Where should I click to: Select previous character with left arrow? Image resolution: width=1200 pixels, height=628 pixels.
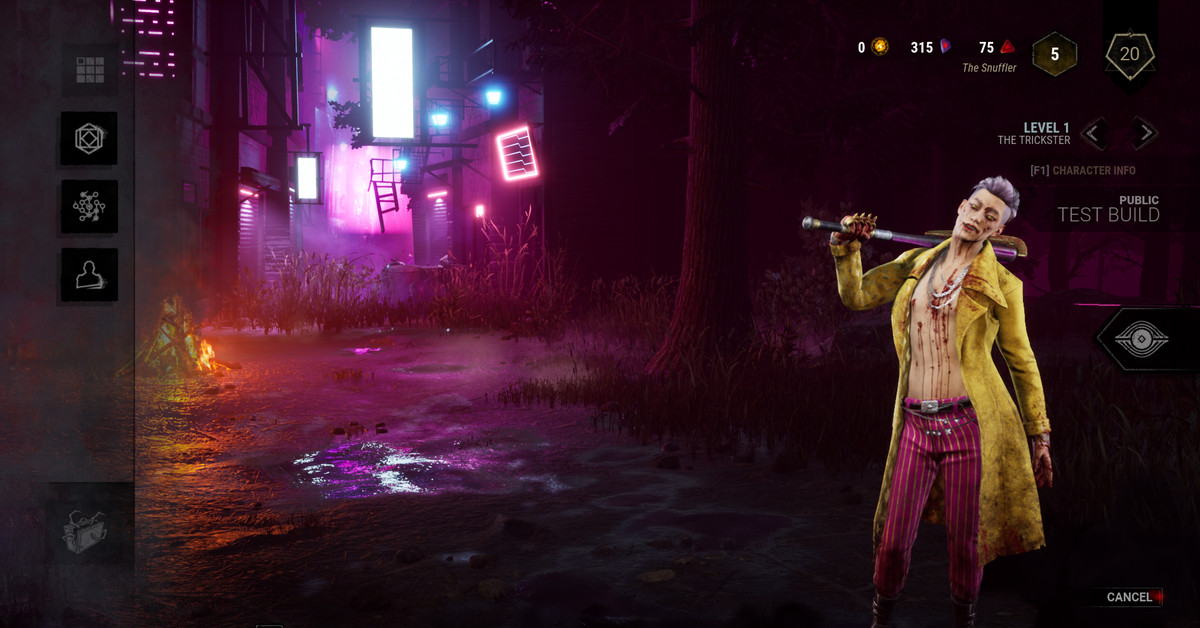coord(1094,132)
